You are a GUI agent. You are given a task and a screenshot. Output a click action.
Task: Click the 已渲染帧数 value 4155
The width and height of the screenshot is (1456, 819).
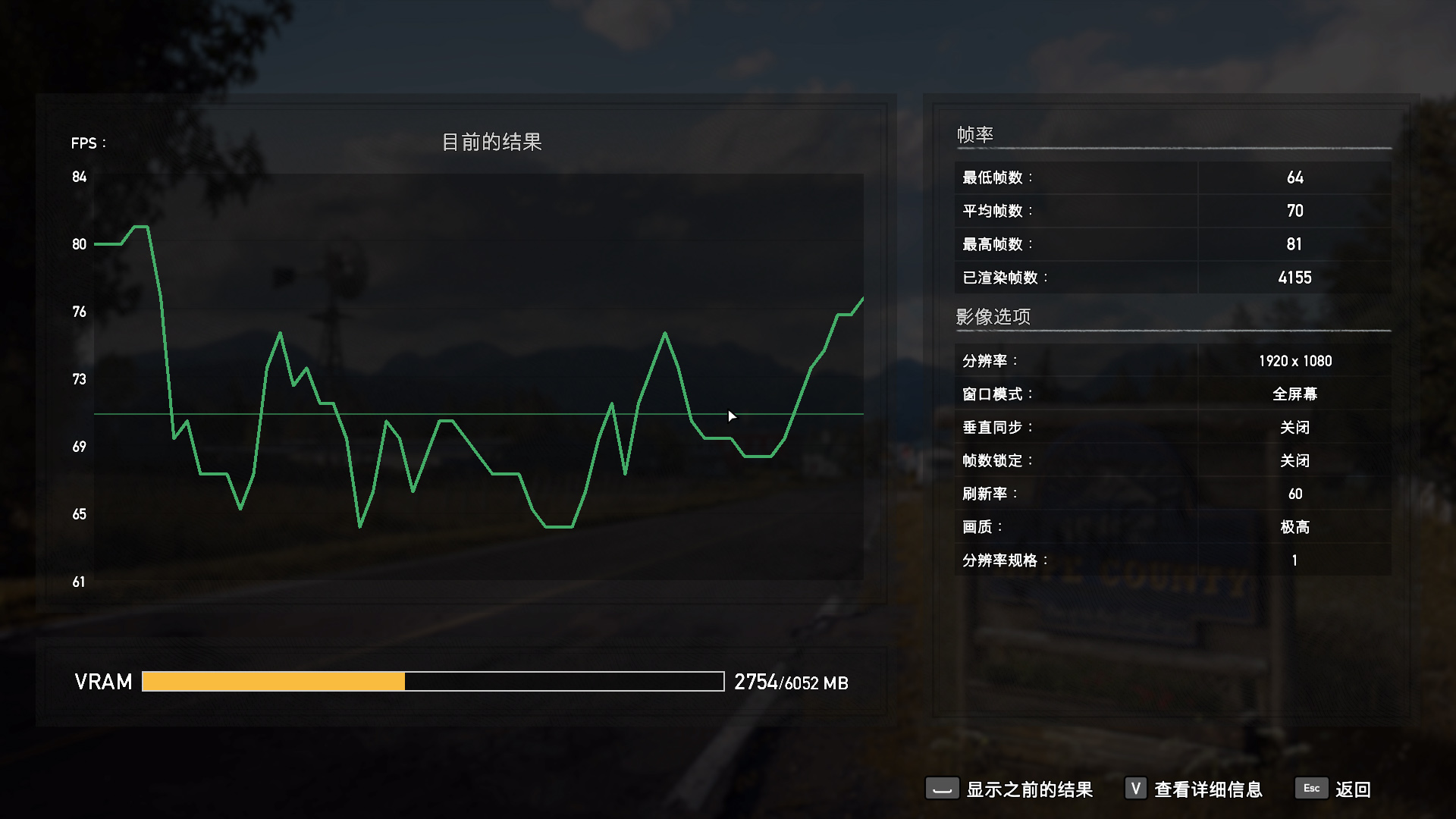click(x=1294, y=278)
